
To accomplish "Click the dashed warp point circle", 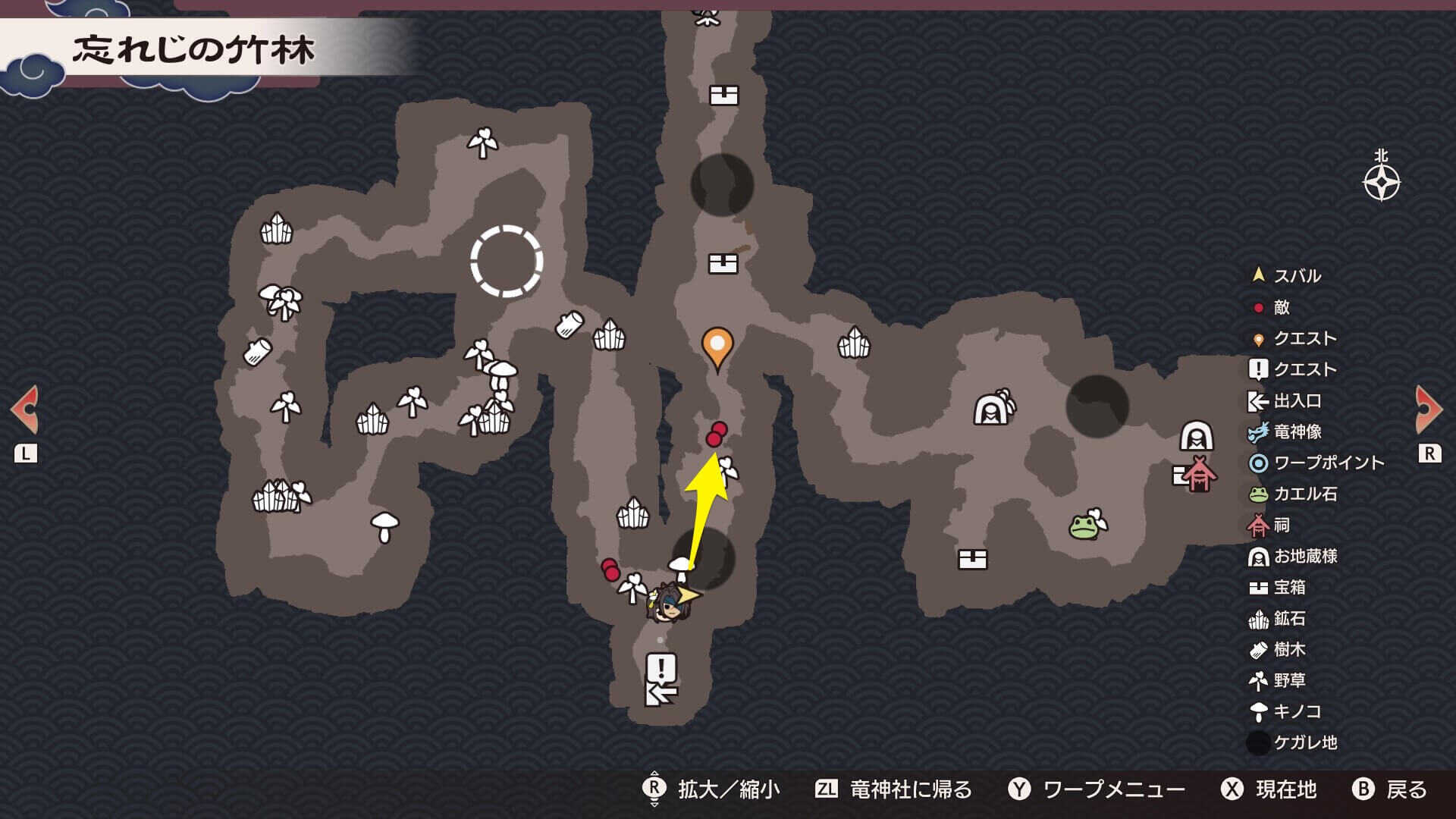I will (507, 262).
